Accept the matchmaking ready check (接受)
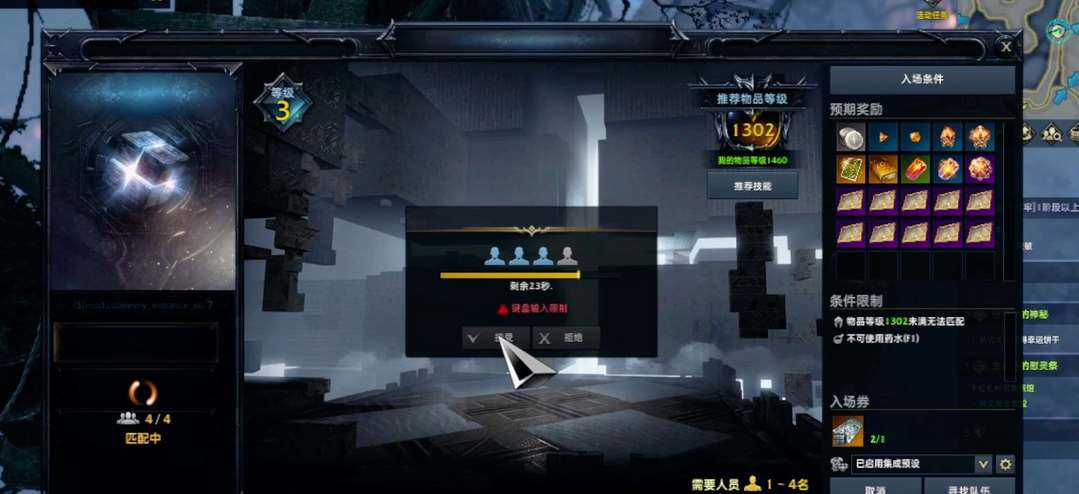This screenshot has height=494, width=1079. 496,338
